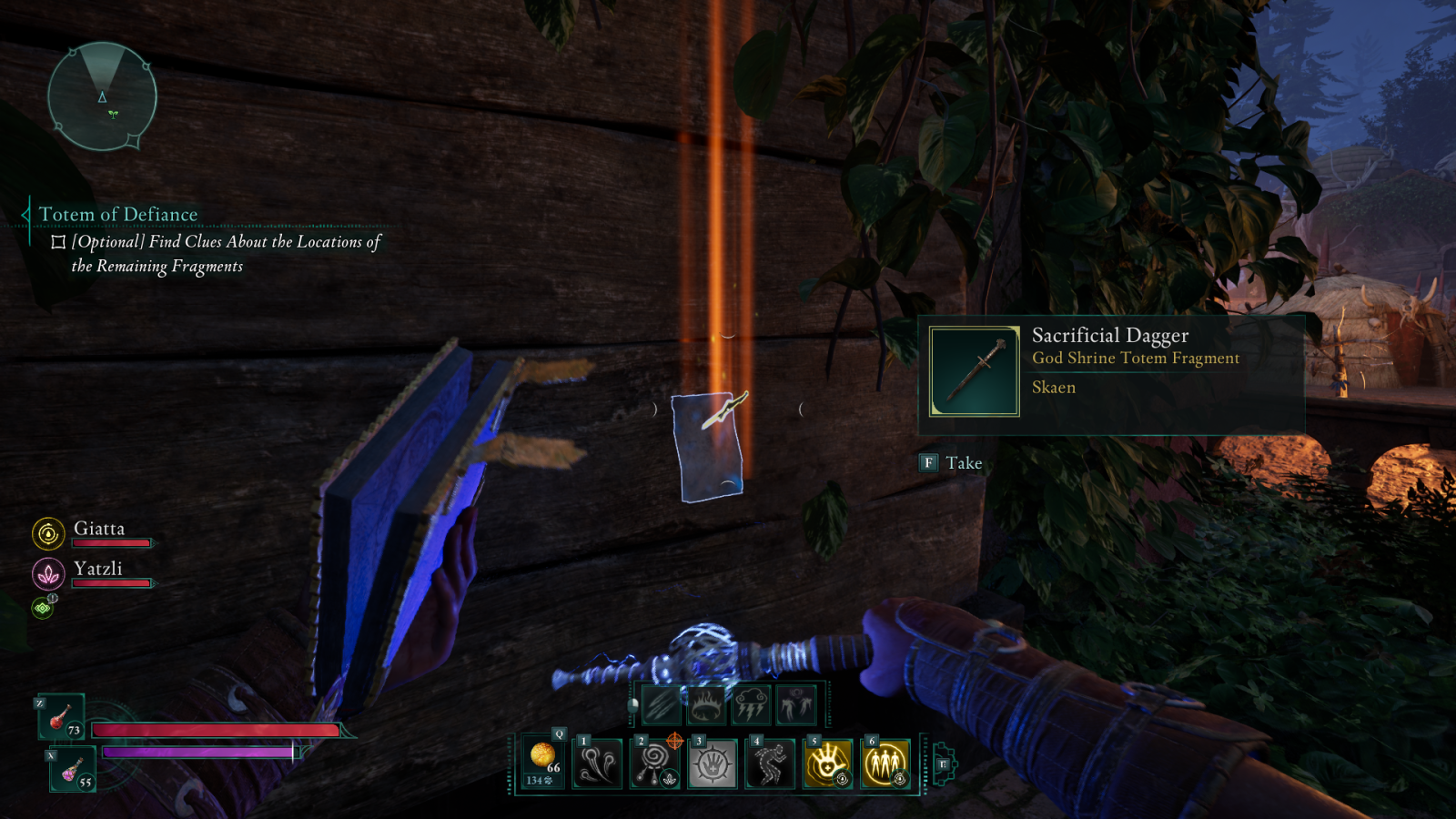Click the level-up exclamation notification badge
Image resolution: width=1456 pixels, height=819 pixels.
pos(53,598)
